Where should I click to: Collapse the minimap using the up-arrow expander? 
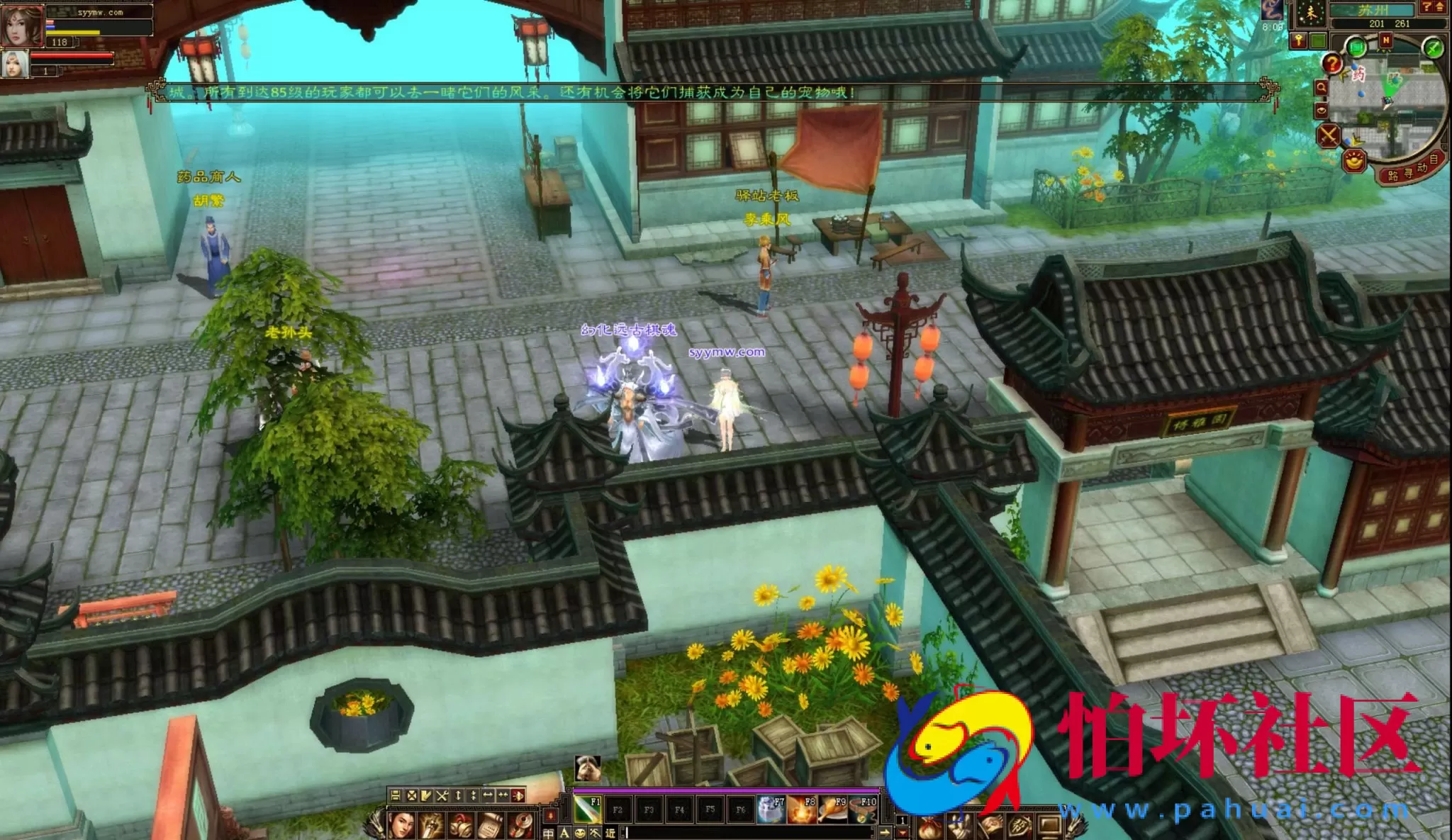1440,7
